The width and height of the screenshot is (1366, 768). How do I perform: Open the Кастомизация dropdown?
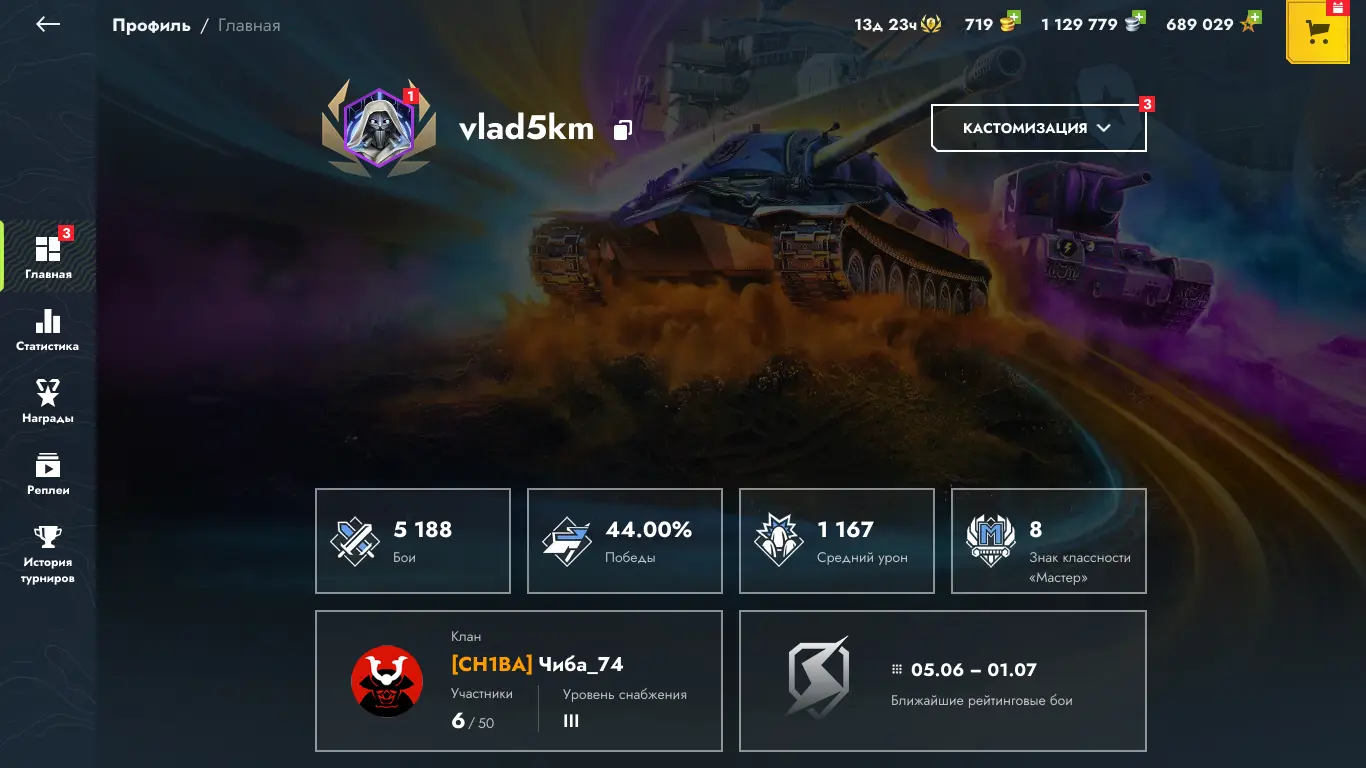click(x=1038, y=128)
